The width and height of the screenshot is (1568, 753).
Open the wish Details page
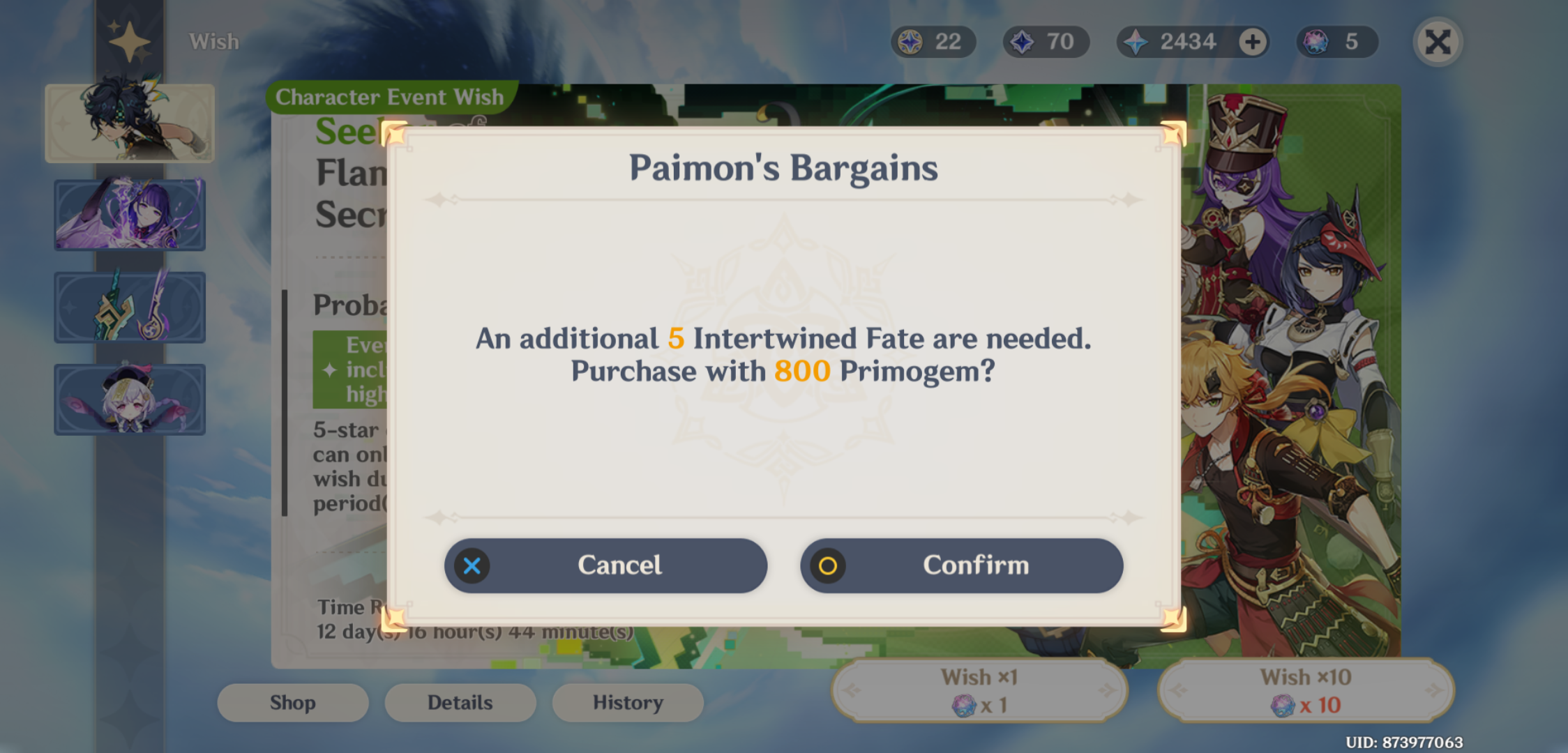pyautogui.click(x=460, y=702)
